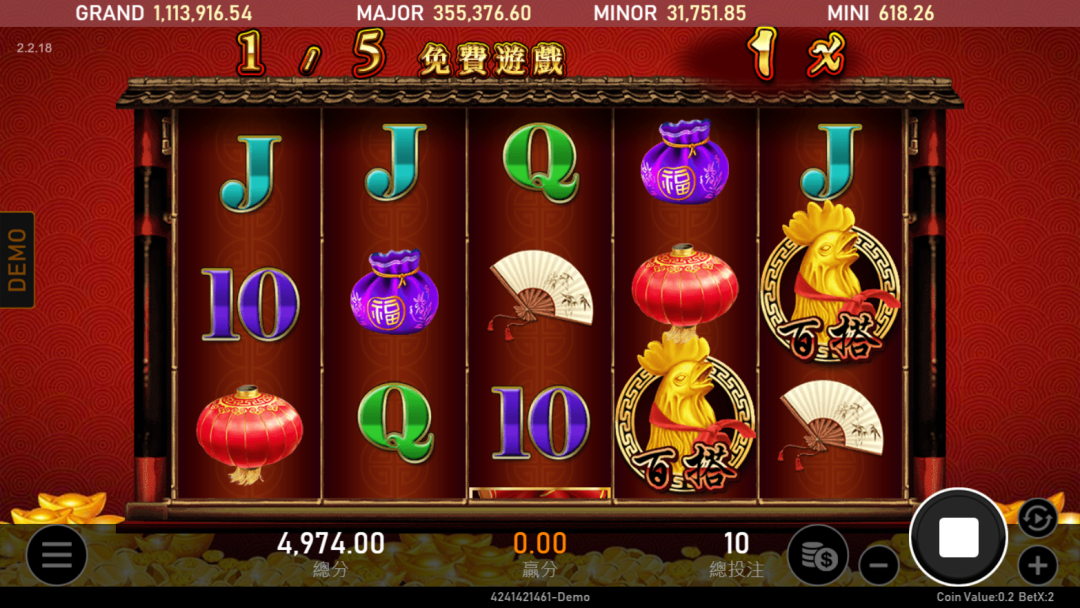Open the hamburger menu

[x=56, y=555]
